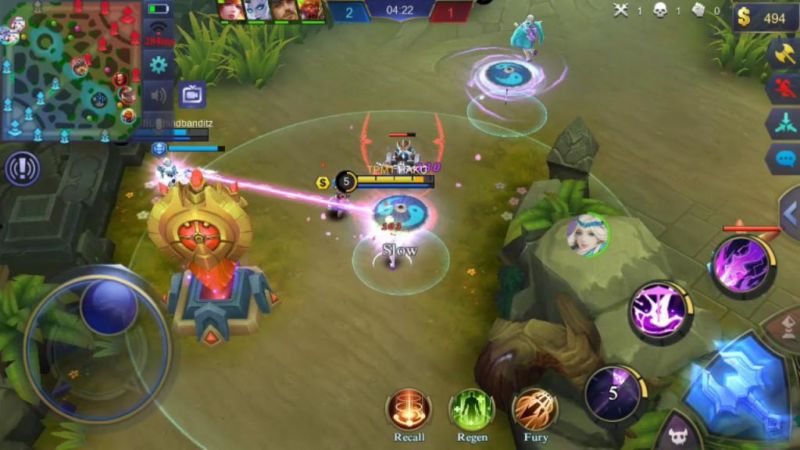This screenshot has height=450, width=800.
Task: Activate the purple lightning second skill
Action: pos(661,311)
